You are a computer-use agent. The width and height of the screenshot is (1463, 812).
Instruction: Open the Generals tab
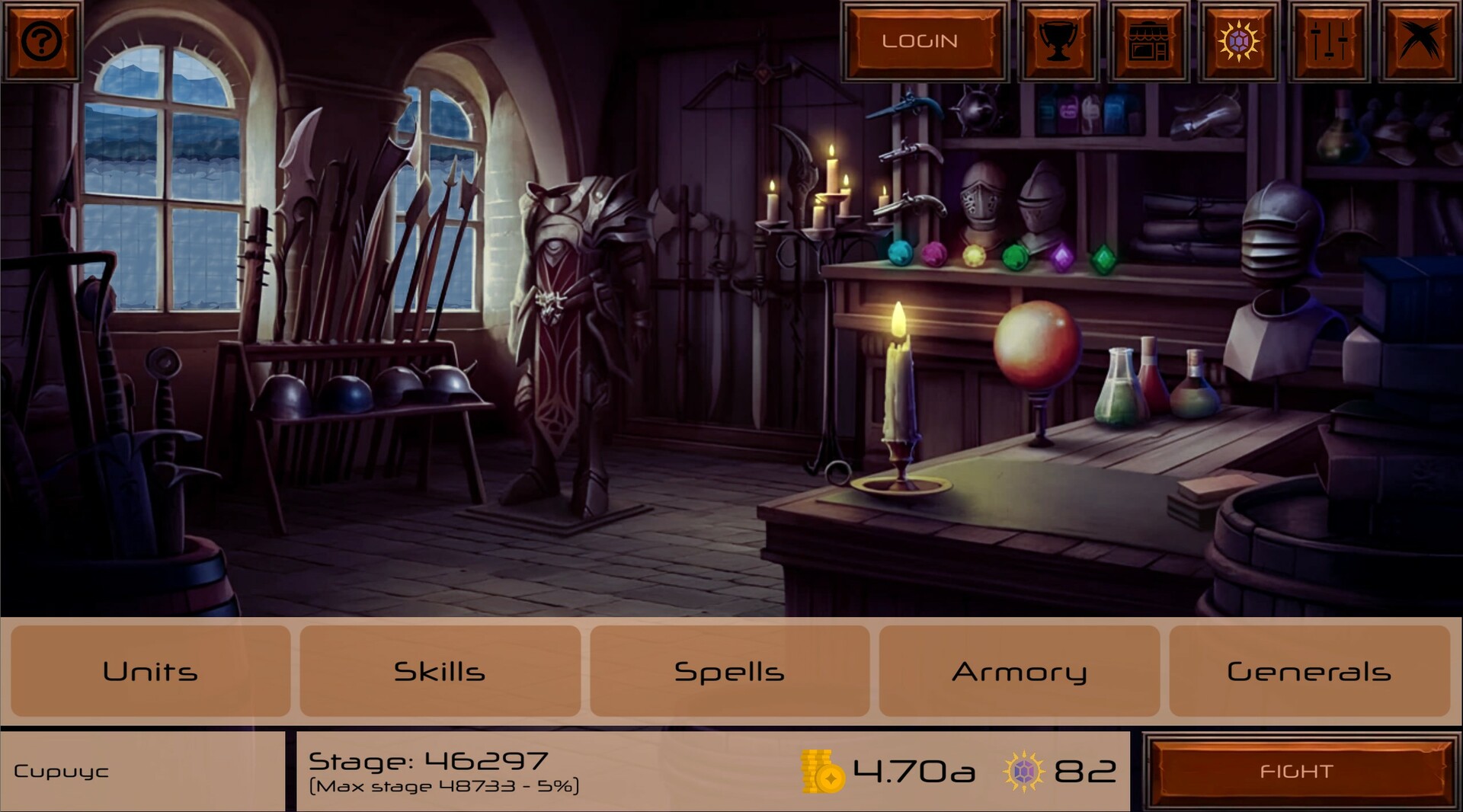(x=1310, y=672)
